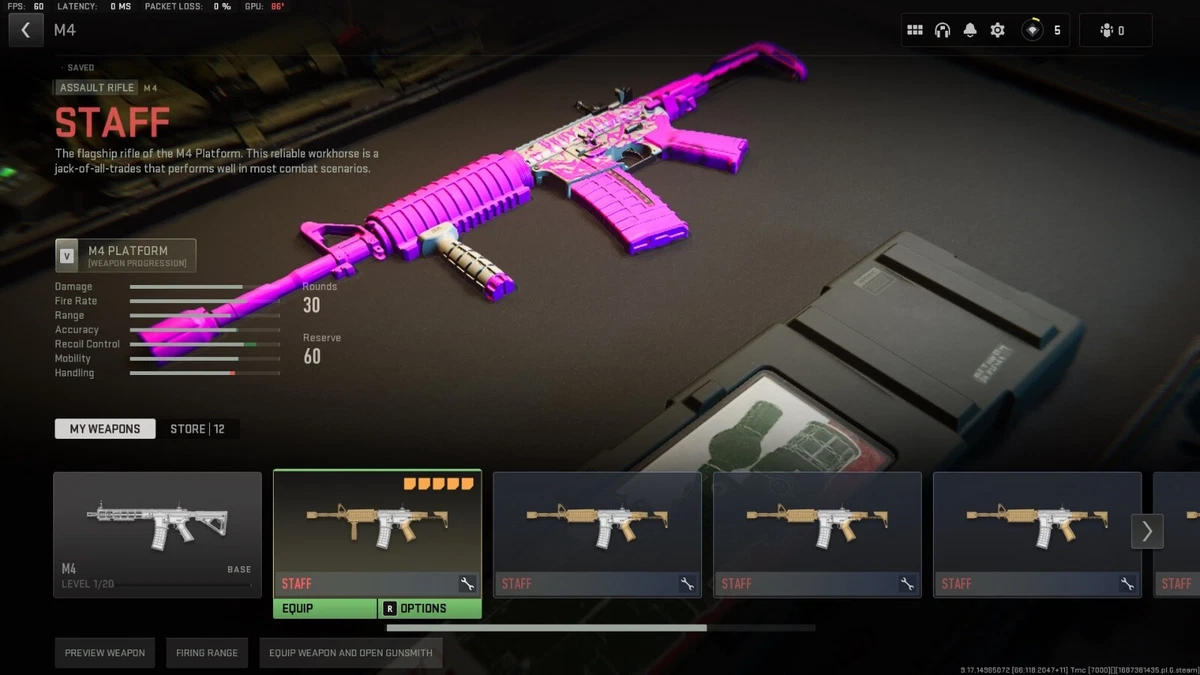
Task: Enter the Firing Range
Action: pos(207,653)
